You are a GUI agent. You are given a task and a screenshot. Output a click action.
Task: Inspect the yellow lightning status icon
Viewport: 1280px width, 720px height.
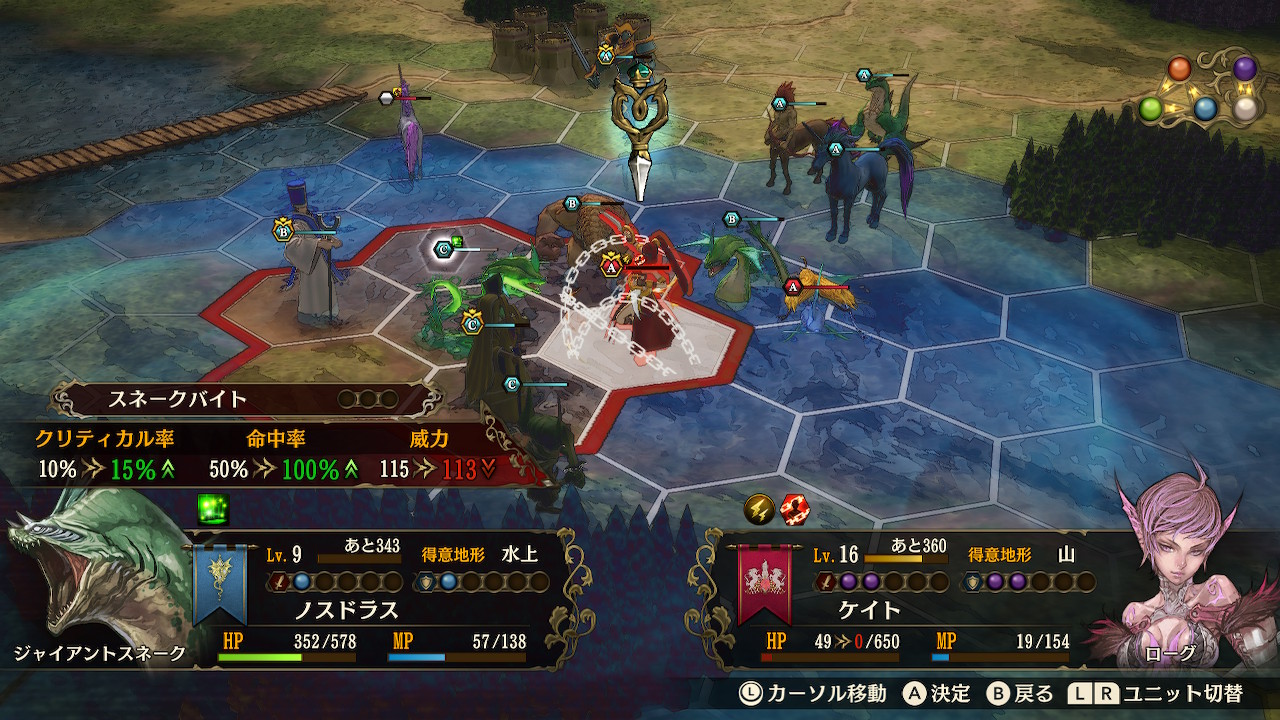tap(758, 510)
